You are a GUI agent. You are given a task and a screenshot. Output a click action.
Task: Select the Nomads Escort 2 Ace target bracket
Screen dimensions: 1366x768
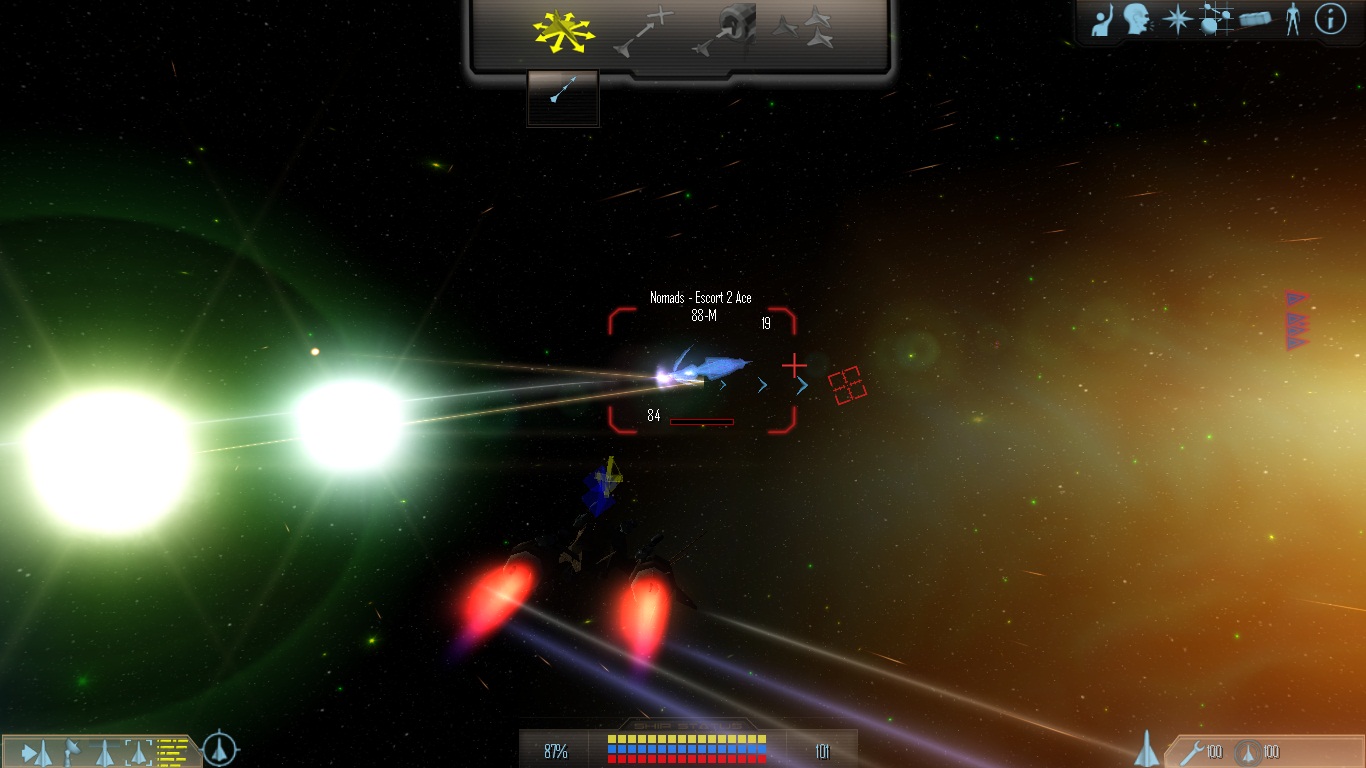702,370
